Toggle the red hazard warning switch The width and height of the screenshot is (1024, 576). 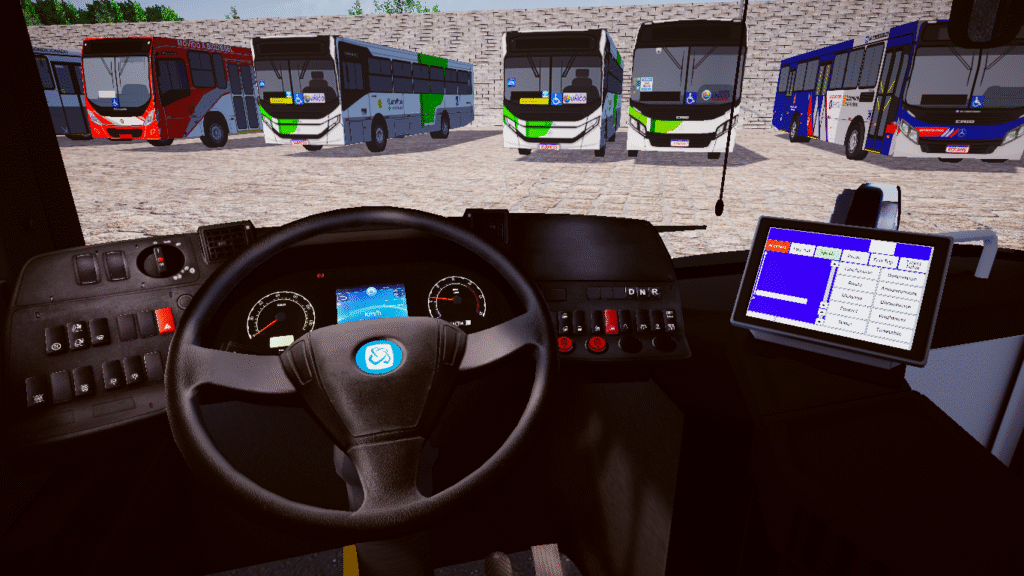pyautogui.click(x=163, y=322)
